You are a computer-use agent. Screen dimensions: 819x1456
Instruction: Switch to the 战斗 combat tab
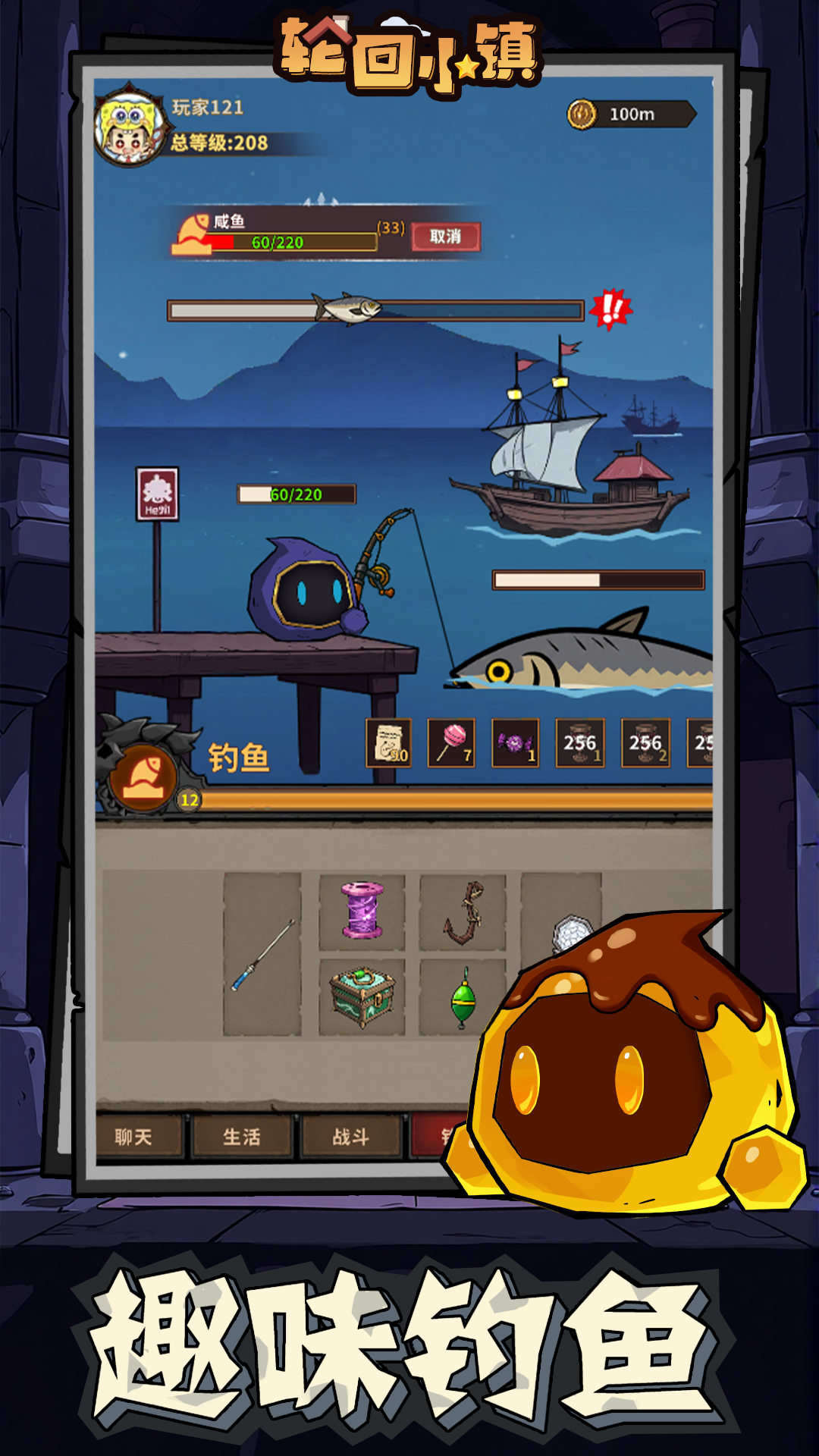(350, 1136)
